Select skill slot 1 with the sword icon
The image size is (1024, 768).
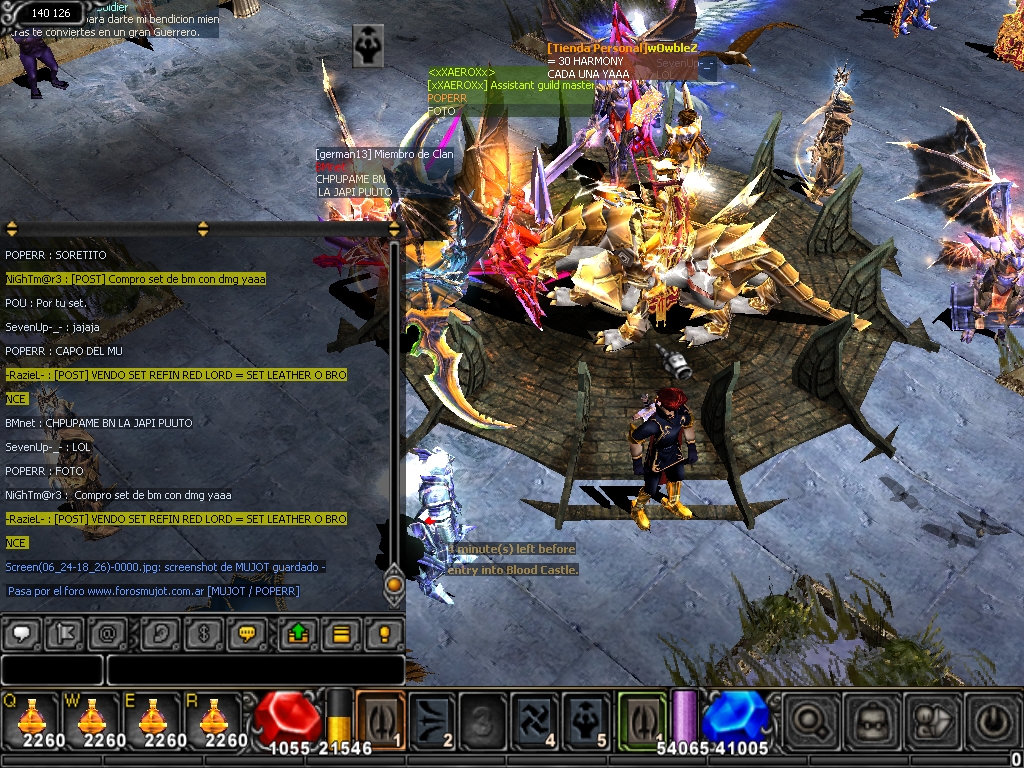click(380, 718)
